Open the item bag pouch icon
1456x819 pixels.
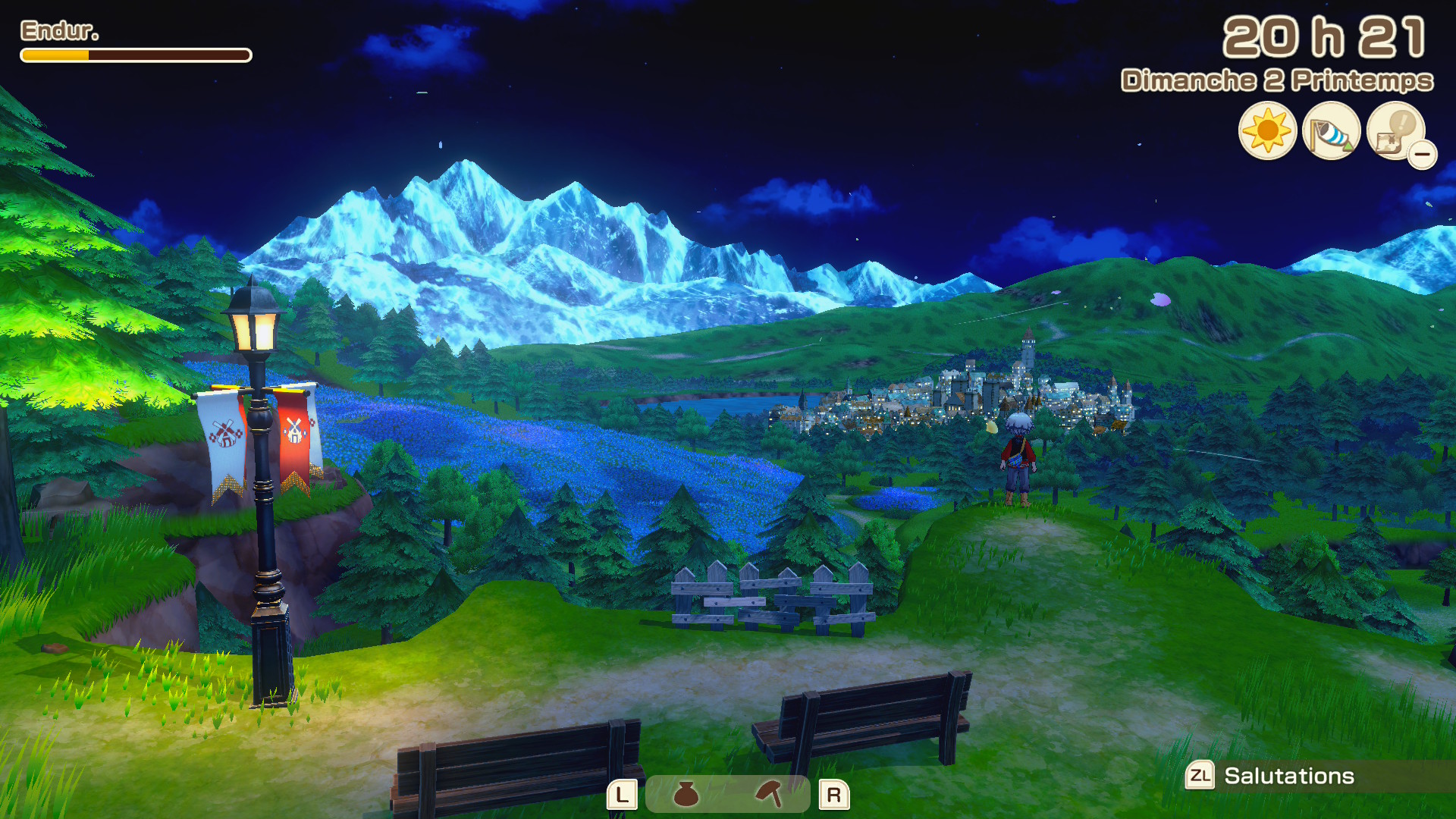tap(686, 794)
